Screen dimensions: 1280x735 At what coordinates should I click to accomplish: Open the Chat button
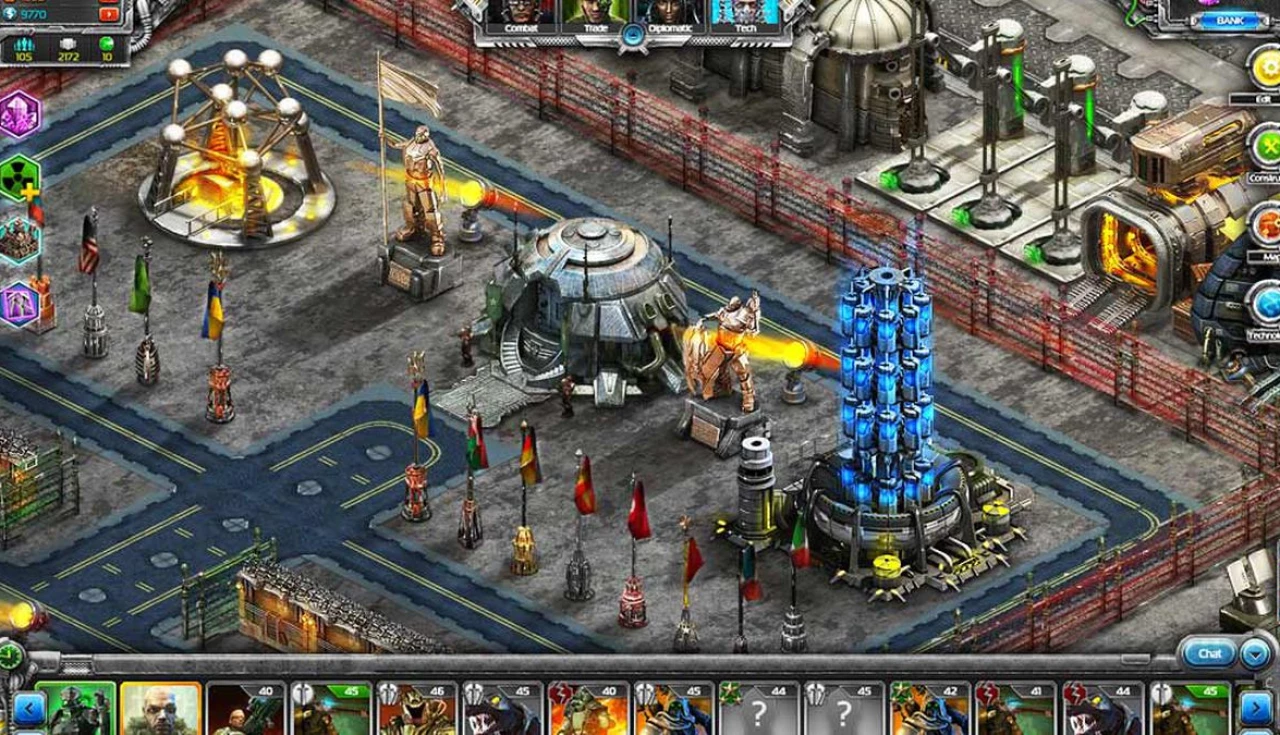coord(1210,654)
